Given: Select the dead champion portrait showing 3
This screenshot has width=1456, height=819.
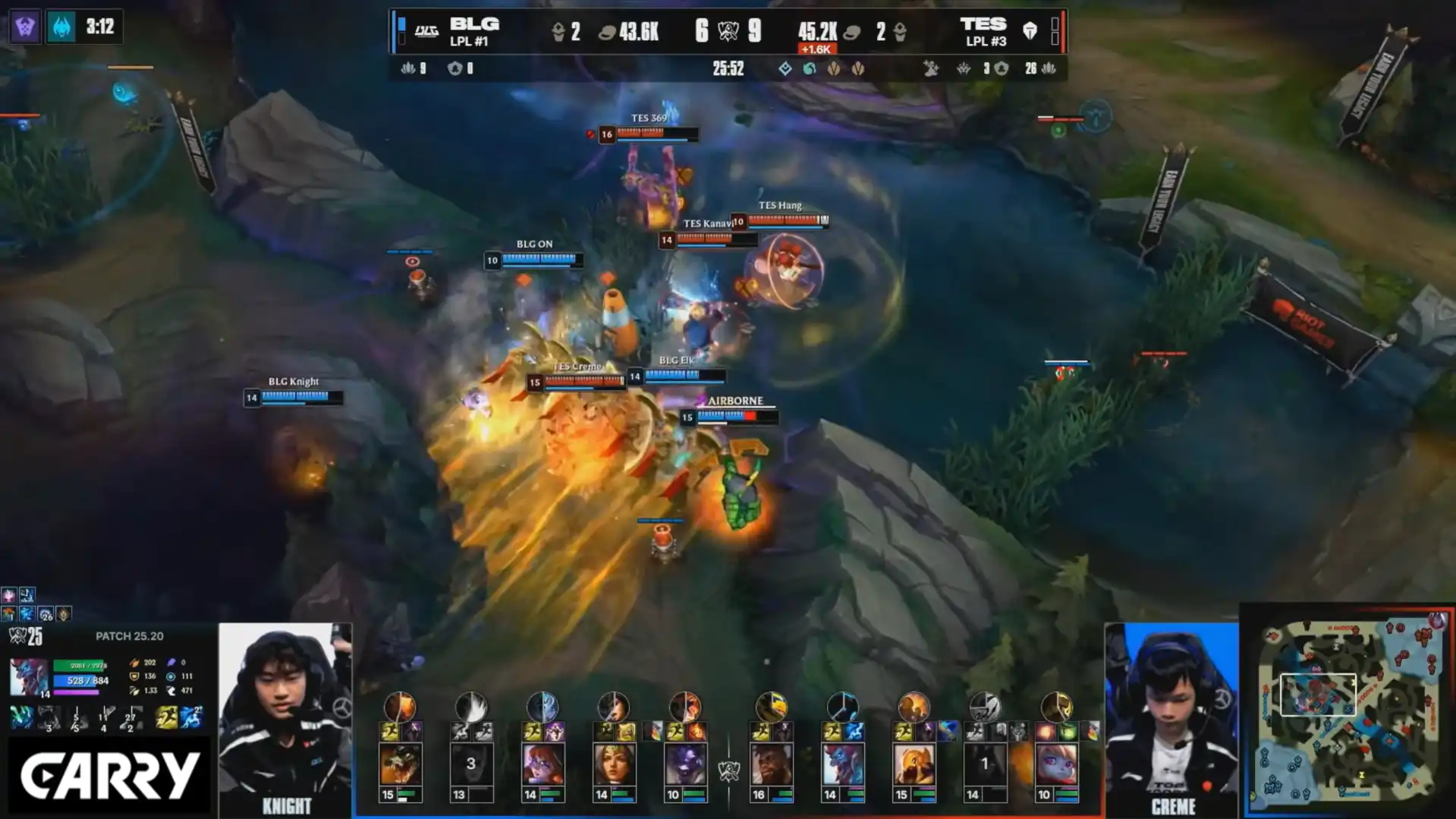Looking at the screenshot, I should pyautogui.click(x=470, y=764).
